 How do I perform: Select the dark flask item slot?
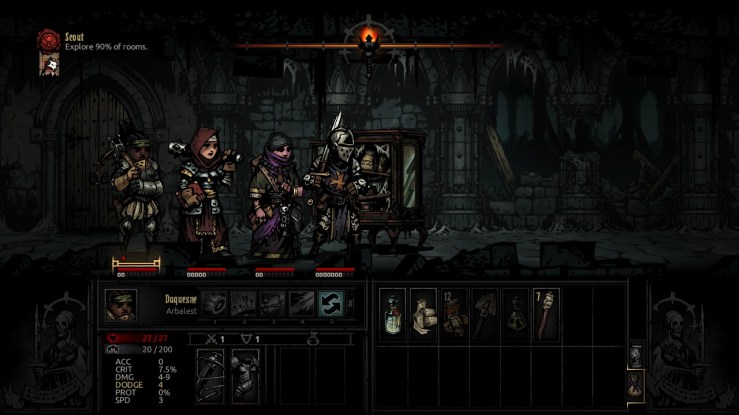point(516,313)
